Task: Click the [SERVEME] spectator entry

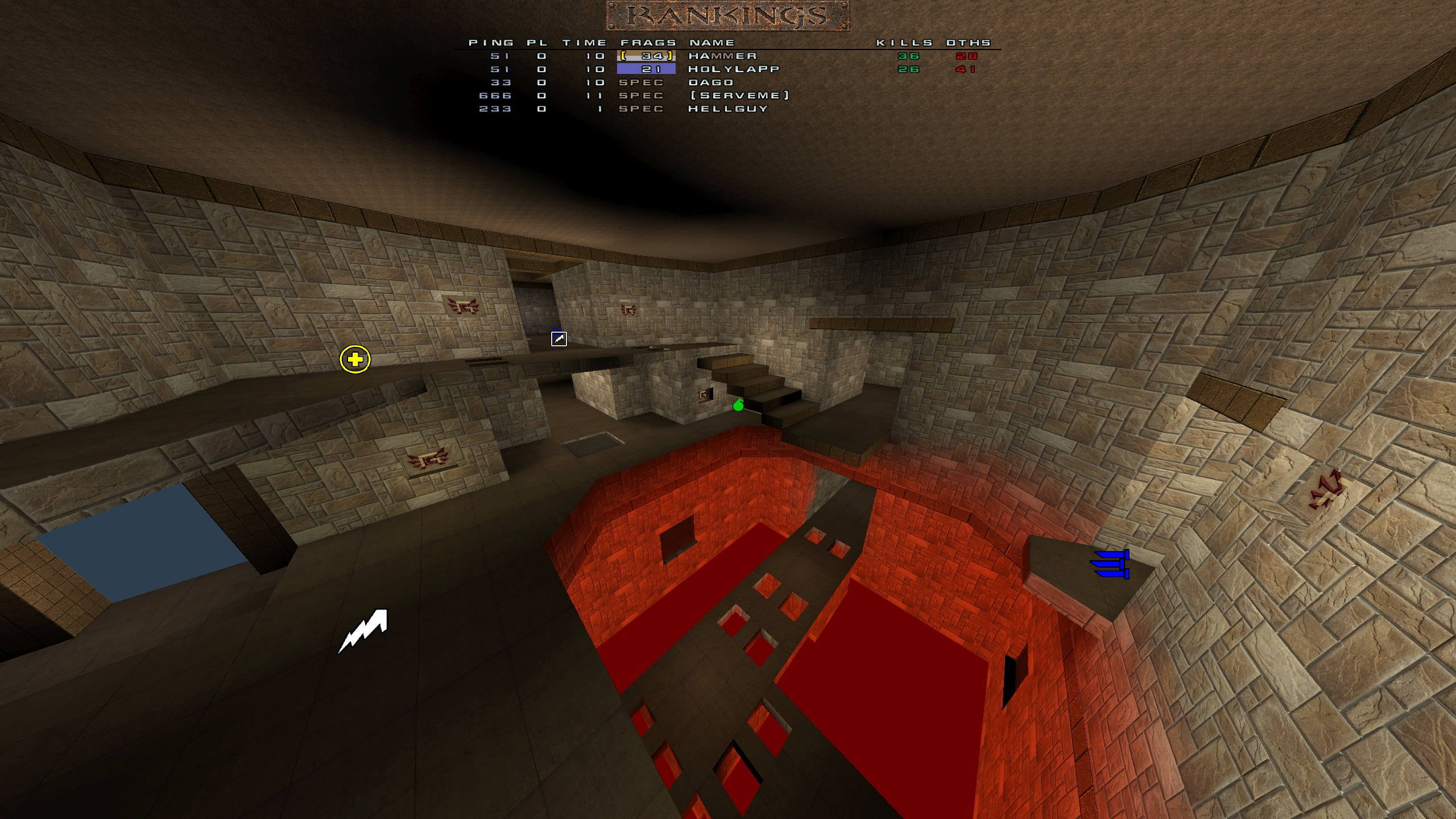Action: (739, 96)
